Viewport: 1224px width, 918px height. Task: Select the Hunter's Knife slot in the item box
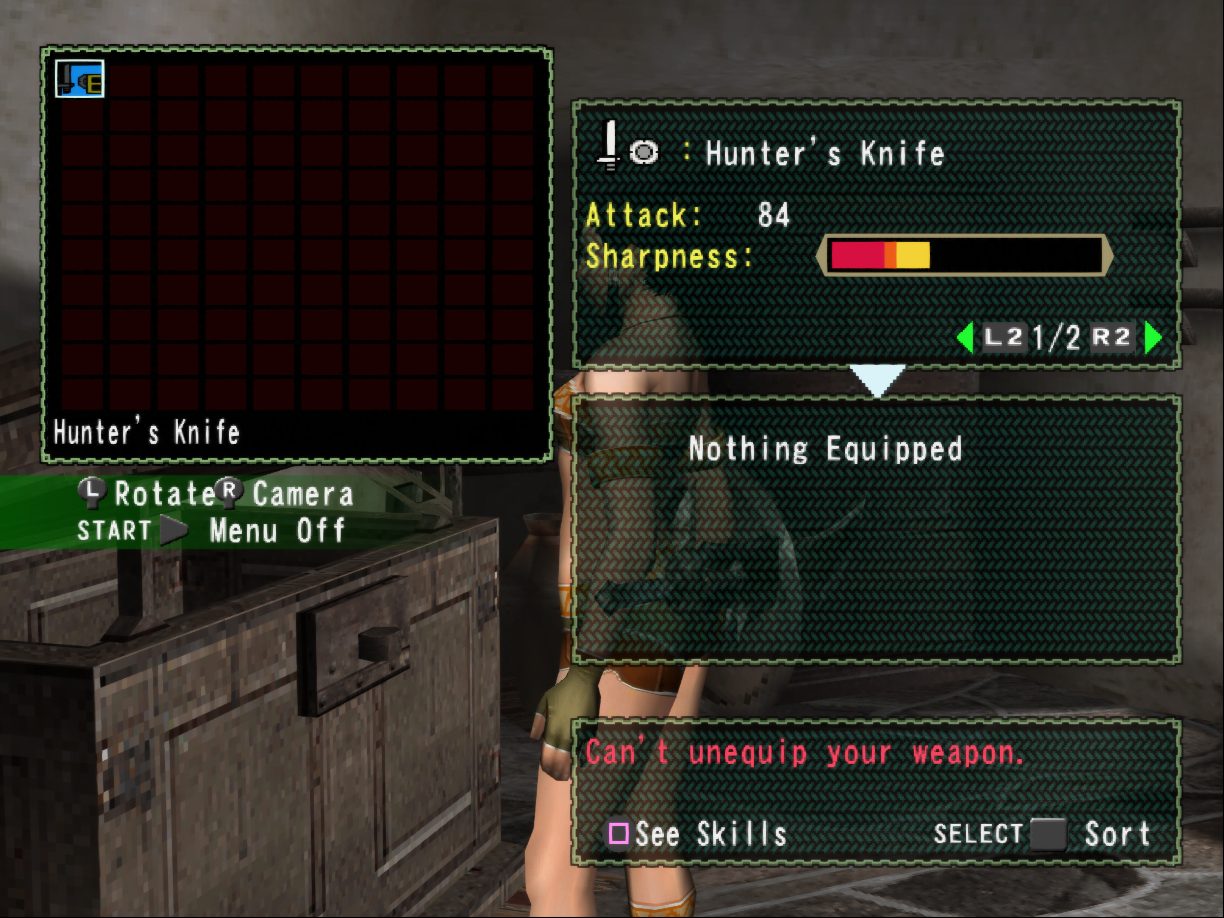(80, 79)
